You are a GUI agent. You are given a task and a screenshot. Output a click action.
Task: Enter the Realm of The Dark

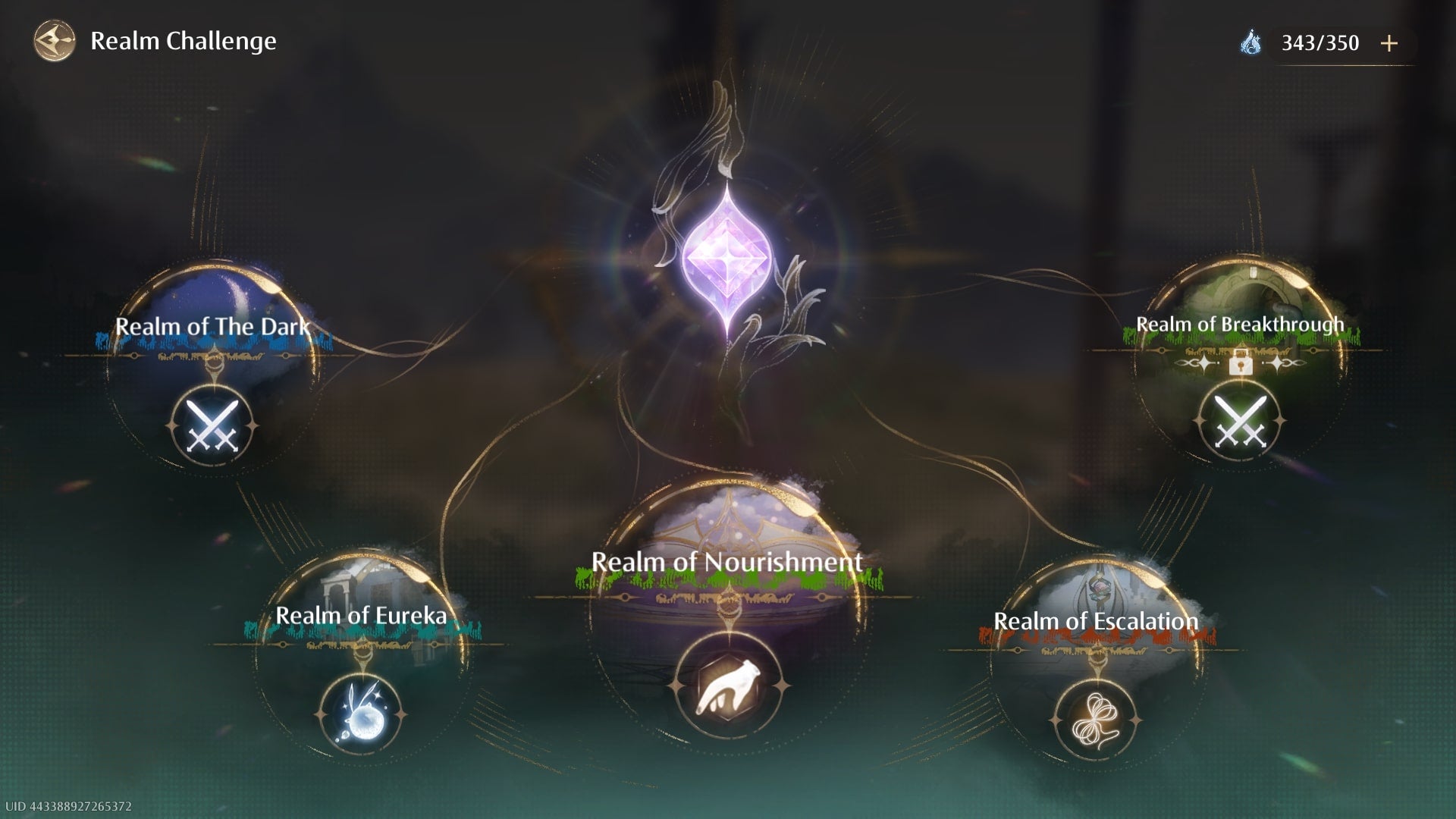coord(212,425)
